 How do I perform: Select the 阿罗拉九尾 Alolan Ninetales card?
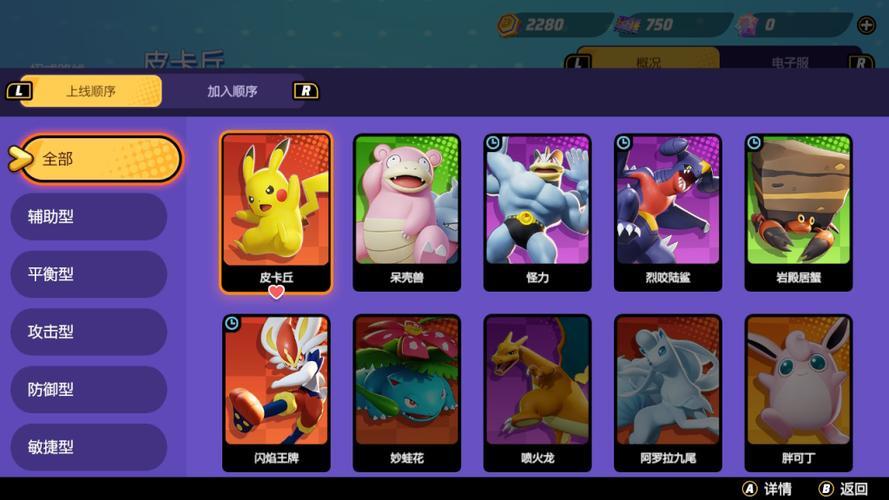668,393
